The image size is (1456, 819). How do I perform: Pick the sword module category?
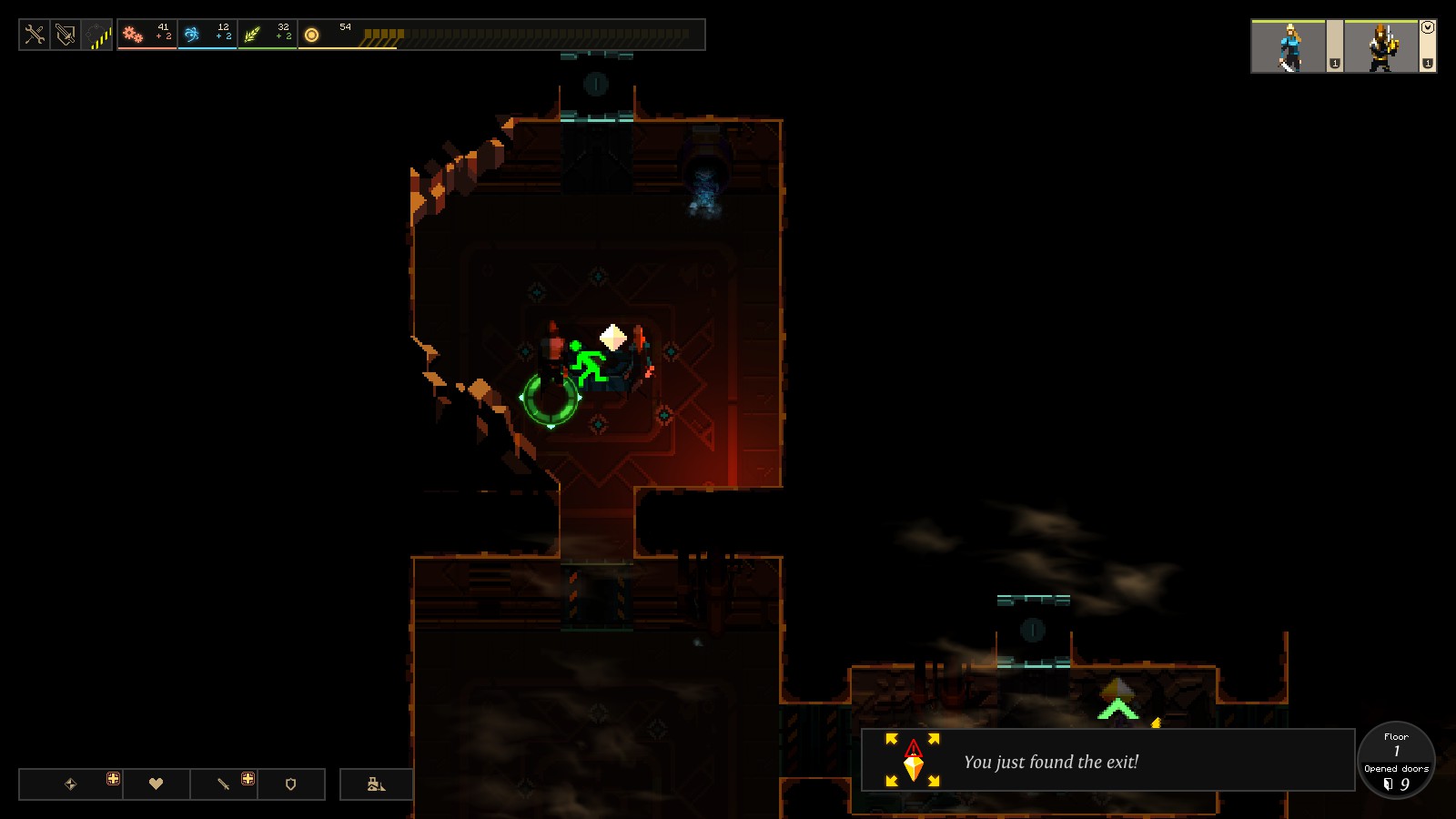point(223,784)
